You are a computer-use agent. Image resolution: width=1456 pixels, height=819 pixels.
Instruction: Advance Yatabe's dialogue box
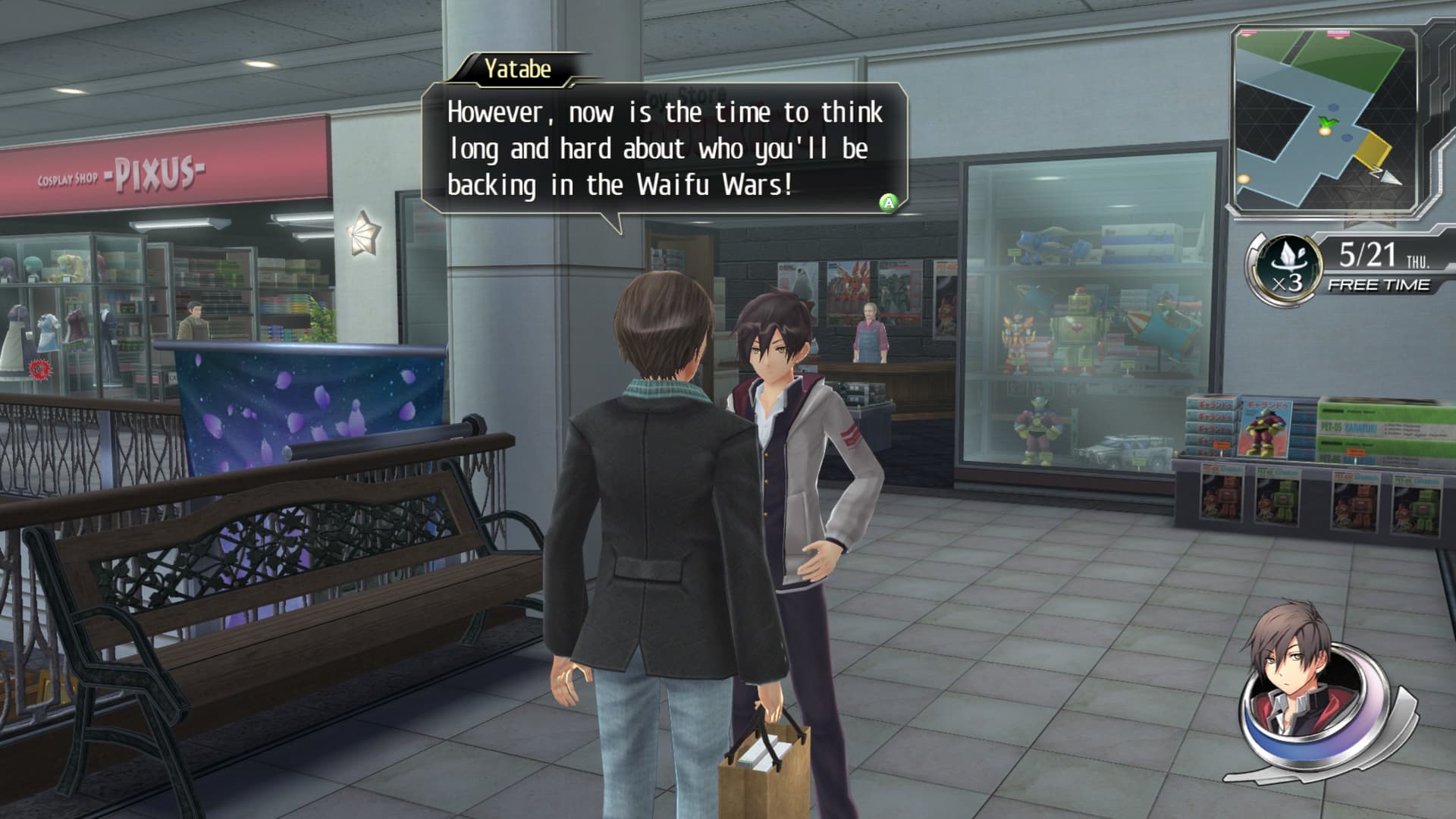click(x=887, y=202)
